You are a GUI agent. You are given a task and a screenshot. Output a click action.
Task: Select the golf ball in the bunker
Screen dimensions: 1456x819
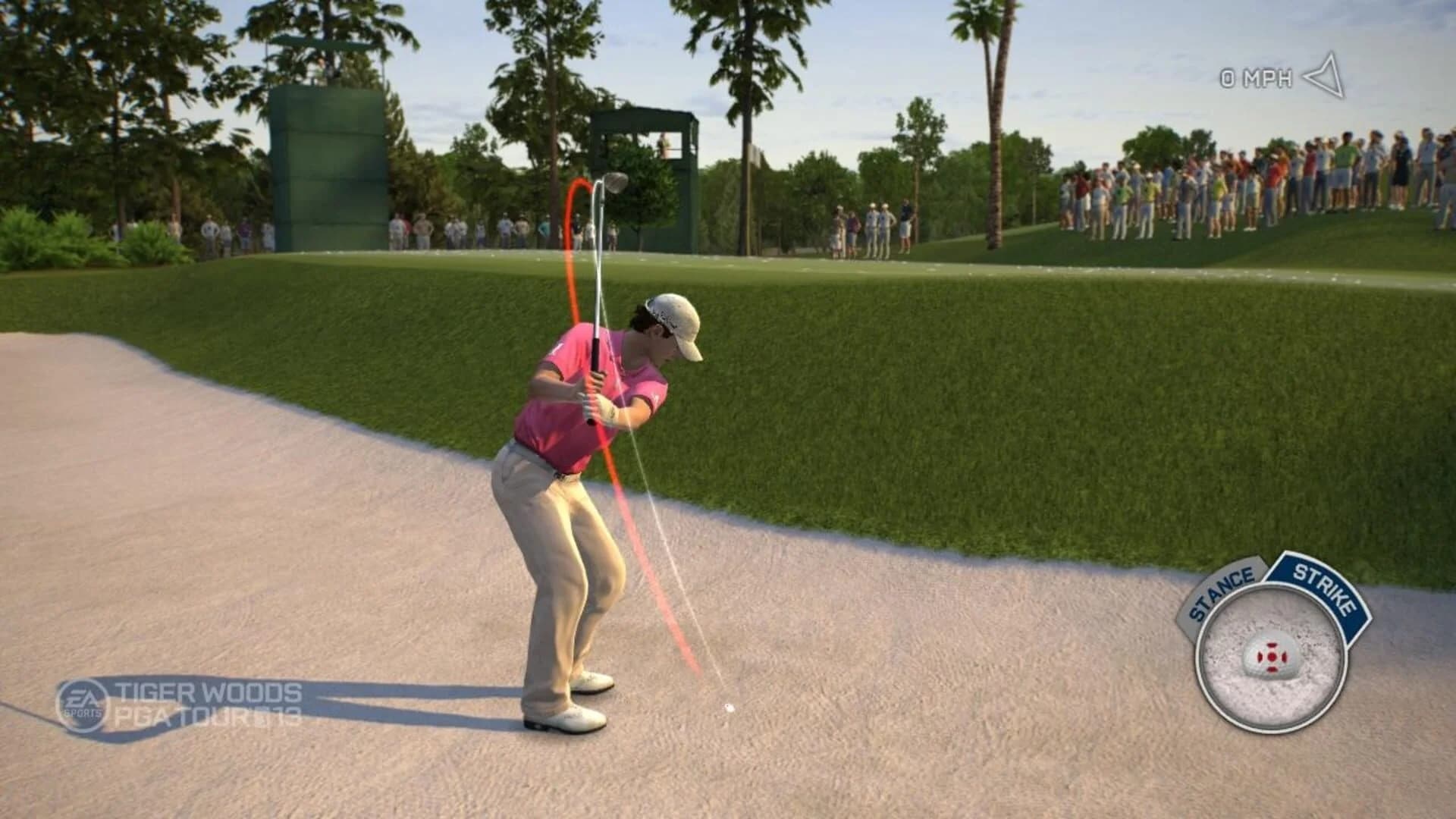pyautogui.click(x=728, y=709)
